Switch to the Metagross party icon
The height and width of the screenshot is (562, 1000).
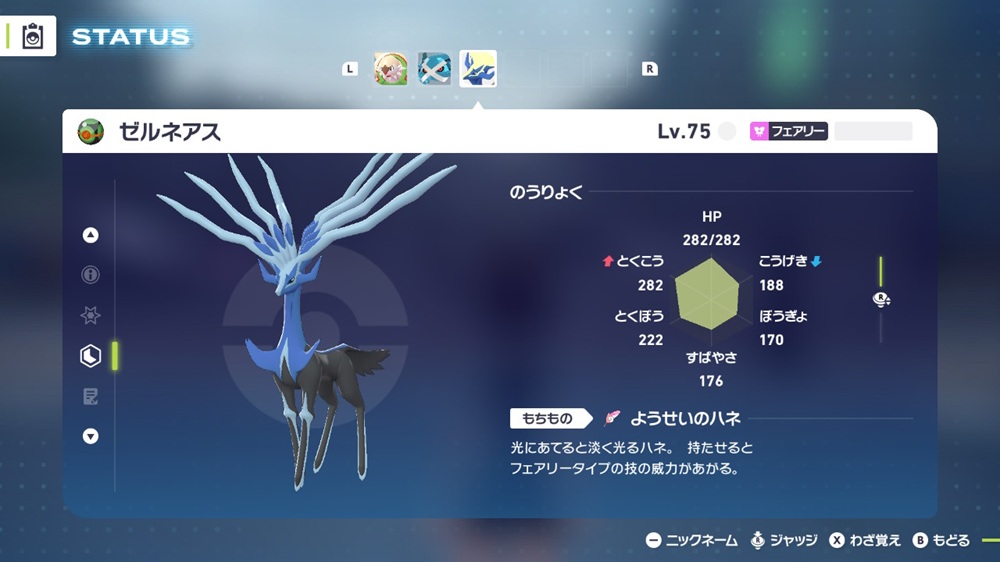coord(434,69)
